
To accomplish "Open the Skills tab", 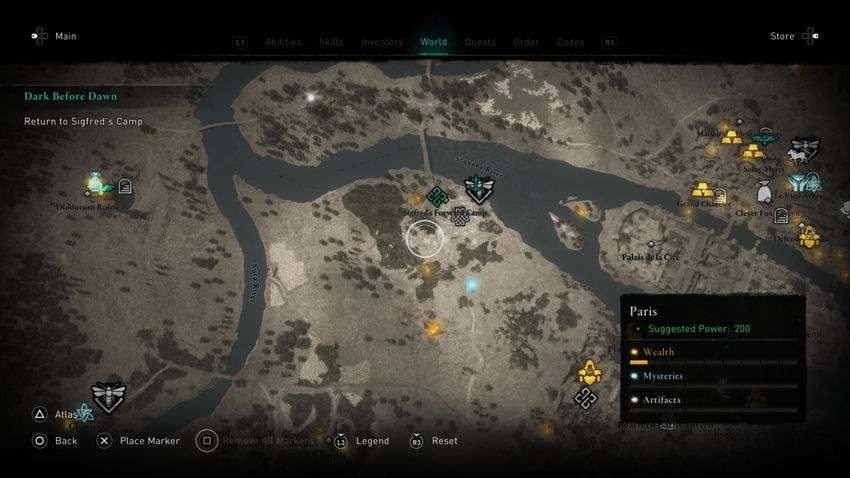I will point(331,42).
